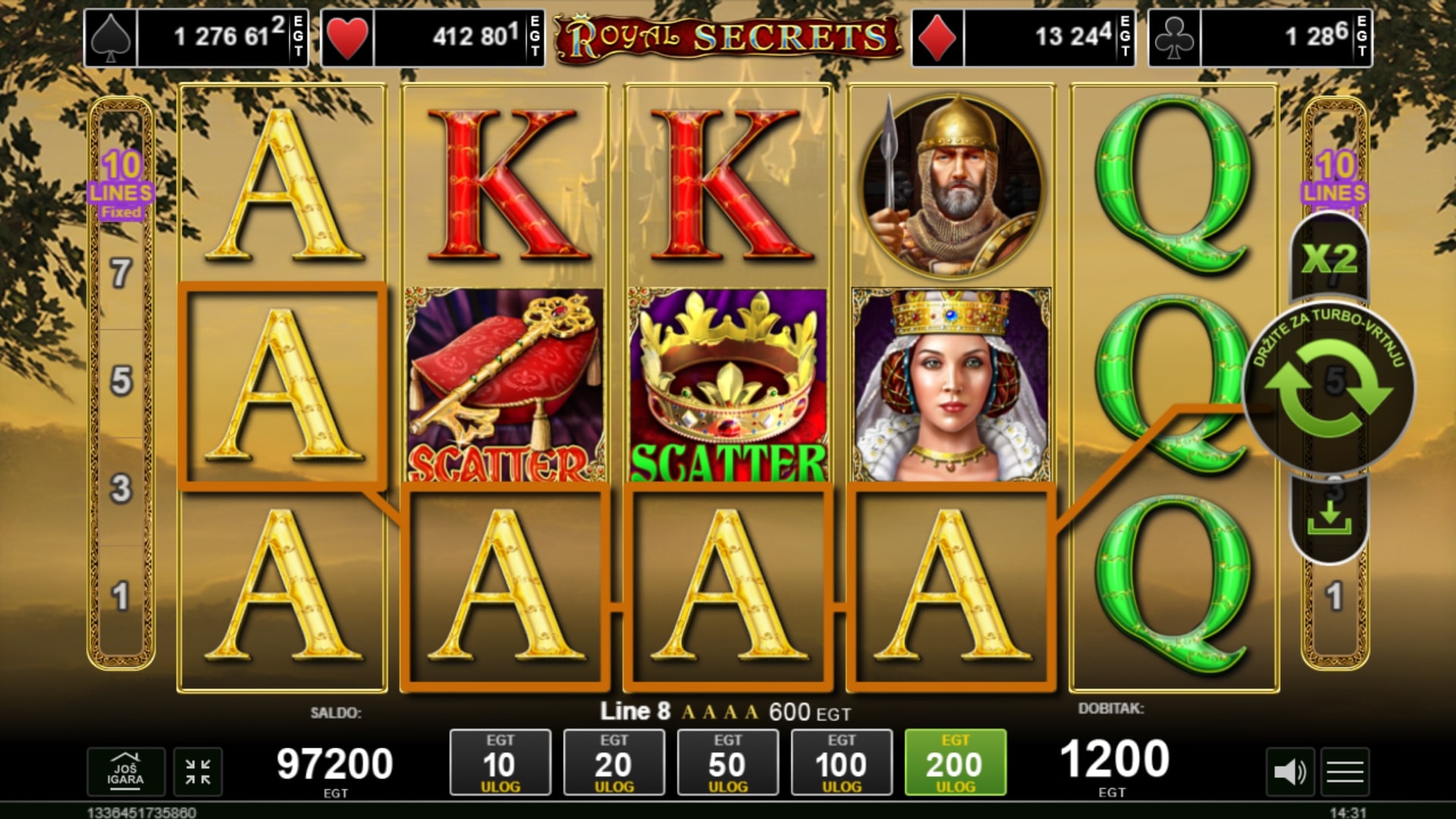The width and height of the screenshot is (1456, 819).
Task: View the diamond jackpot panel
Action: [1024, 37]
